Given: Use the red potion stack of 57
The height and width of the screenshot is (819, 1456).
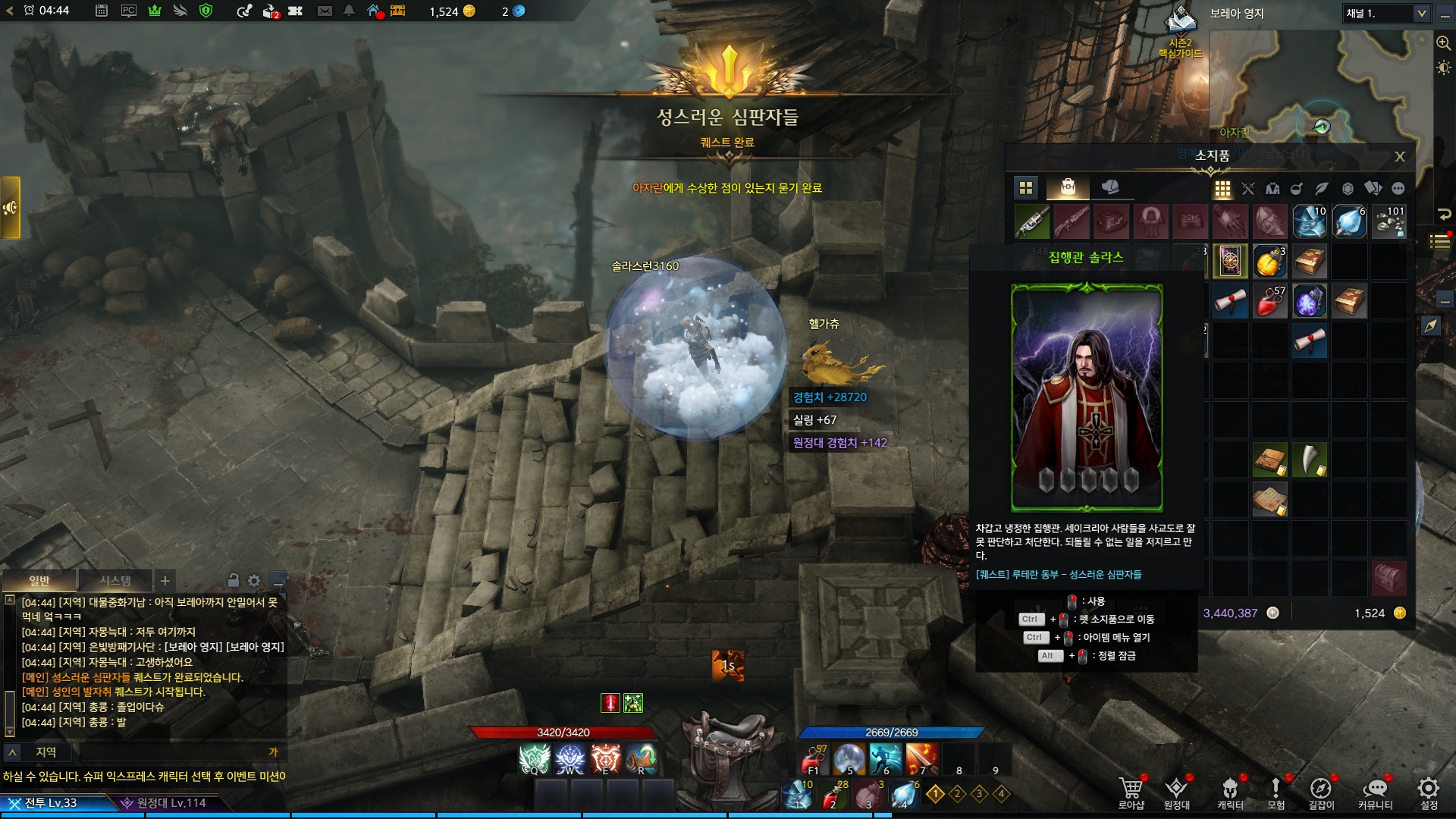Looking at the screenshot, I should click(1269, 301).
